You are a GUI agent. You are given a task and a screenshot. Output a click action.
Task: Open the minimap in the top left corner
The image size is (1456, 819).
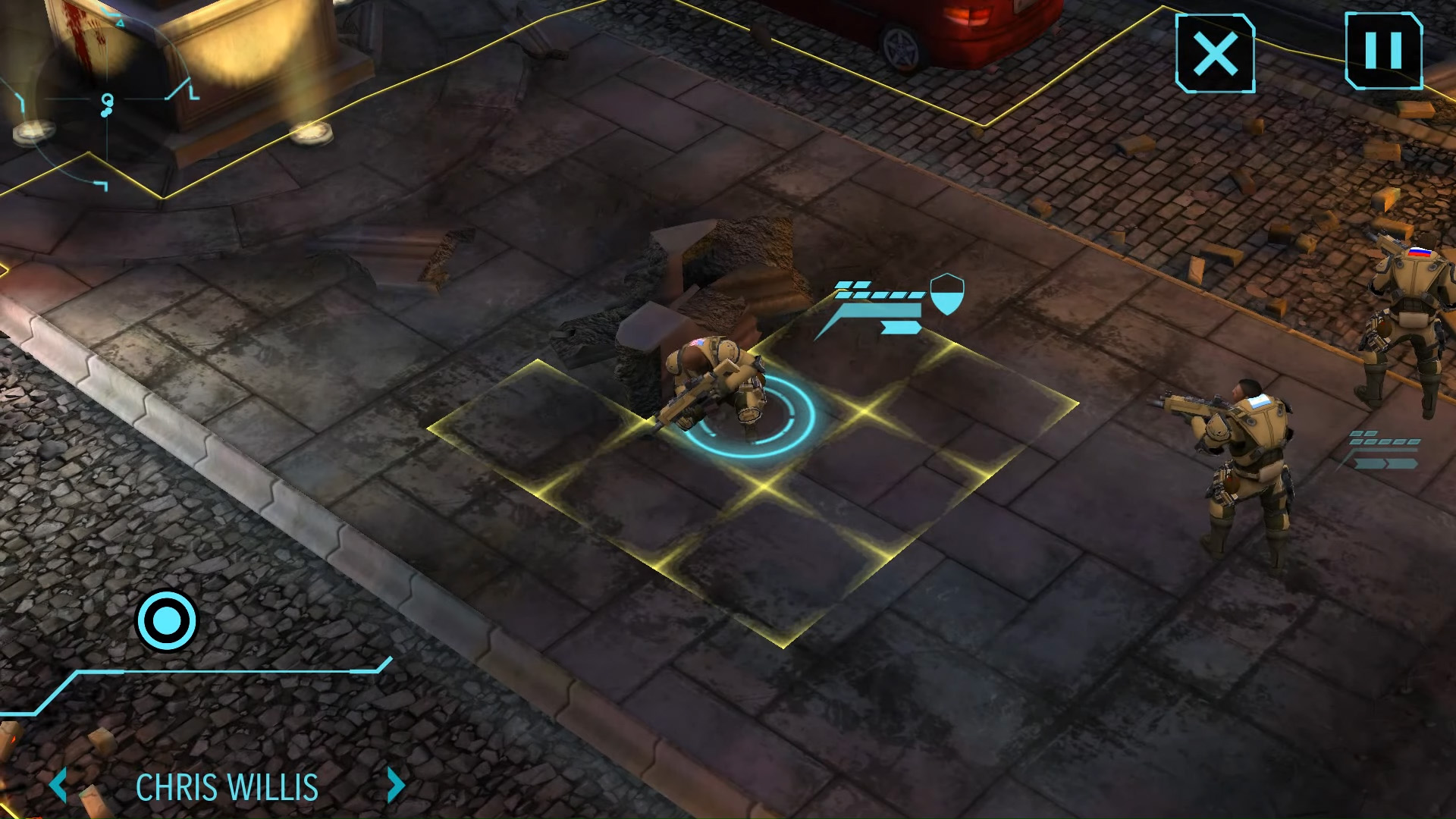106,99
